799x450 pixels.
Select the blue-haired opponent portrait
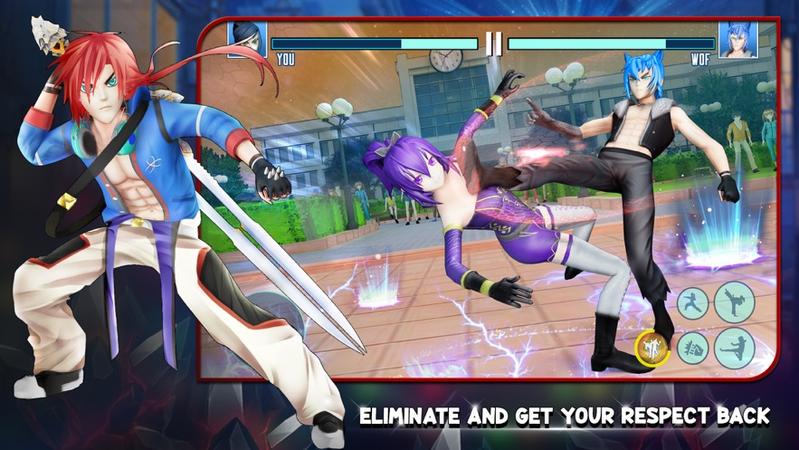pos(738,40)
